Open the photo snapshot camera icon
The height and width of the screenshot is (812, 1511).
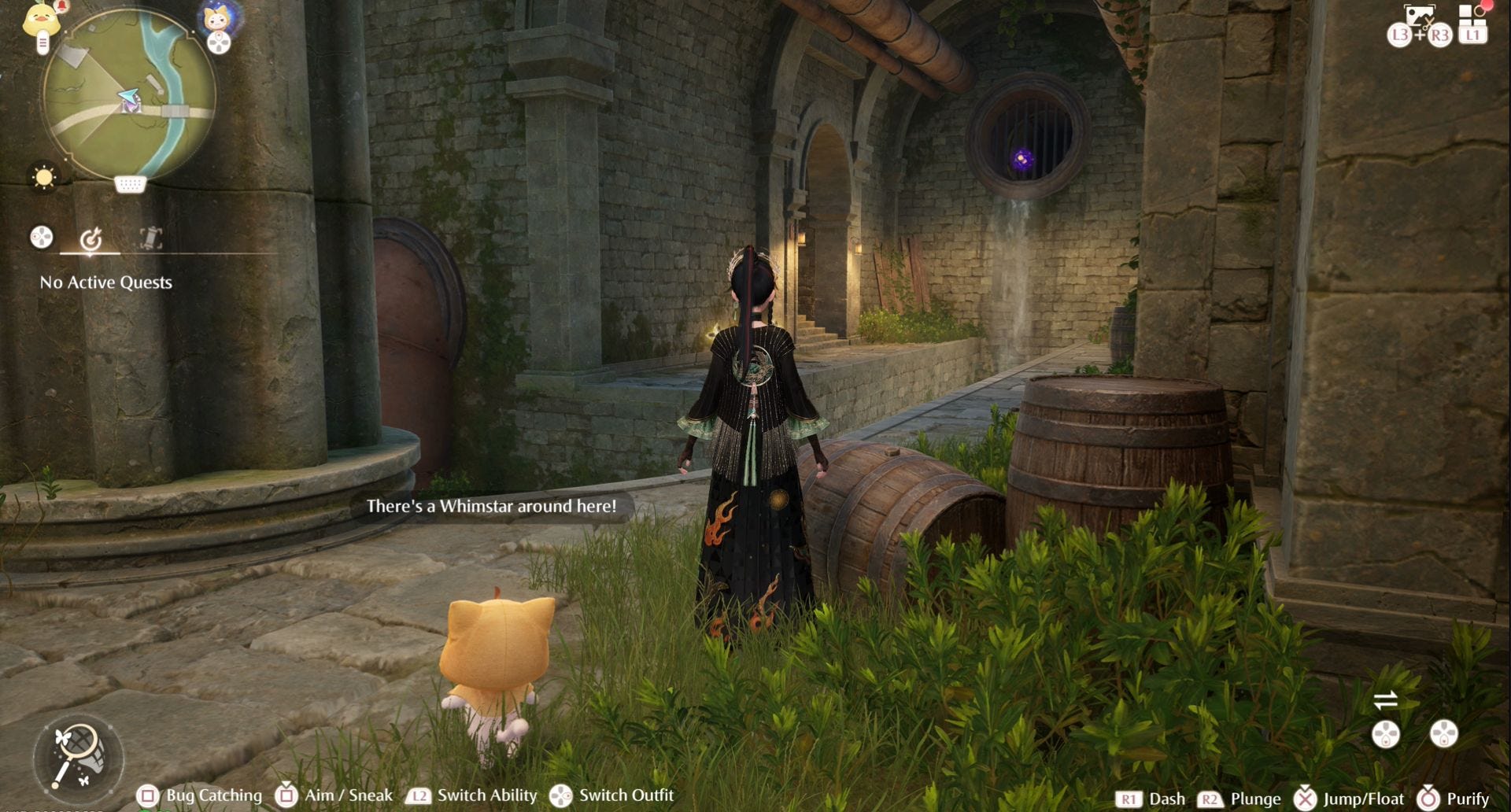pos(1419,17)
